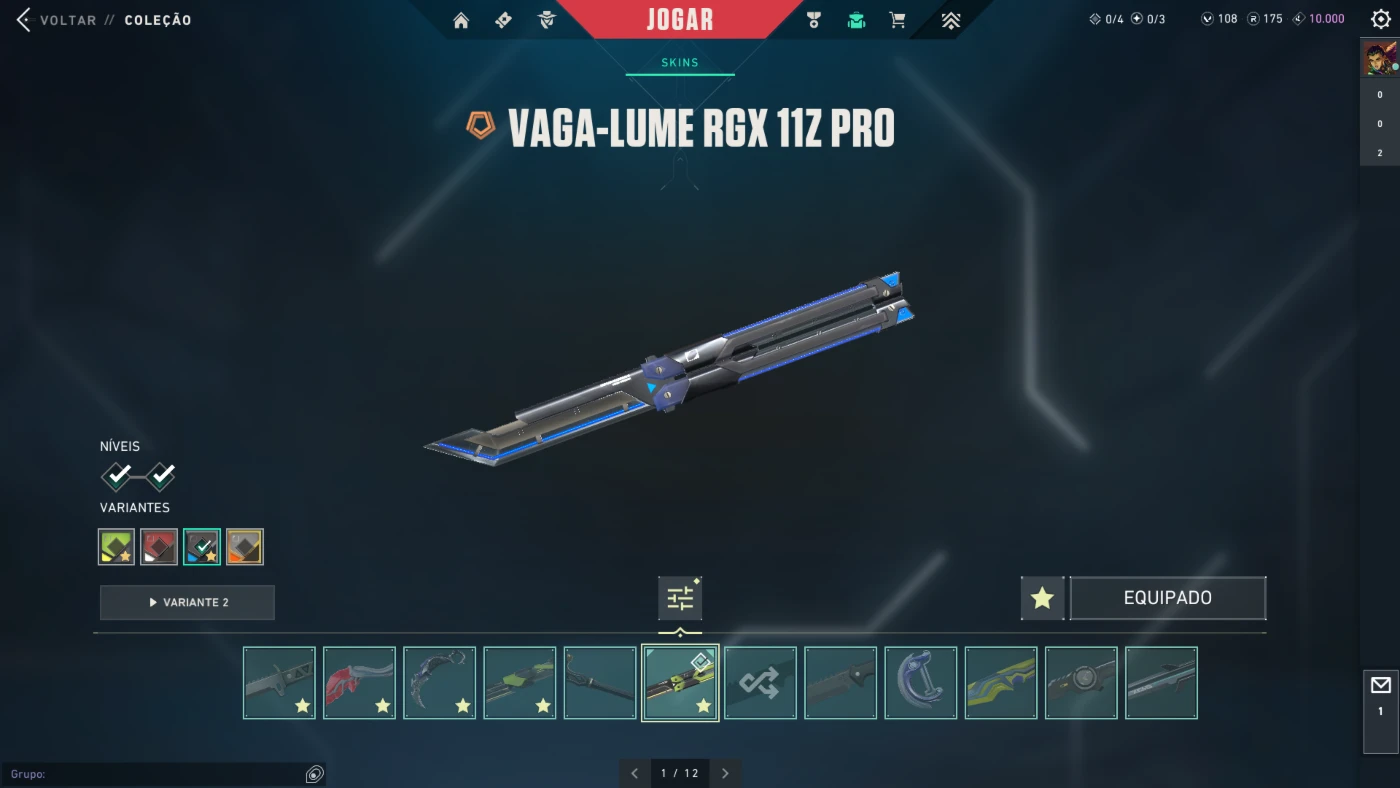This screenshot has width=1400, height=788.
Task: Play the Variante 2 preview video
Action: 187,602
